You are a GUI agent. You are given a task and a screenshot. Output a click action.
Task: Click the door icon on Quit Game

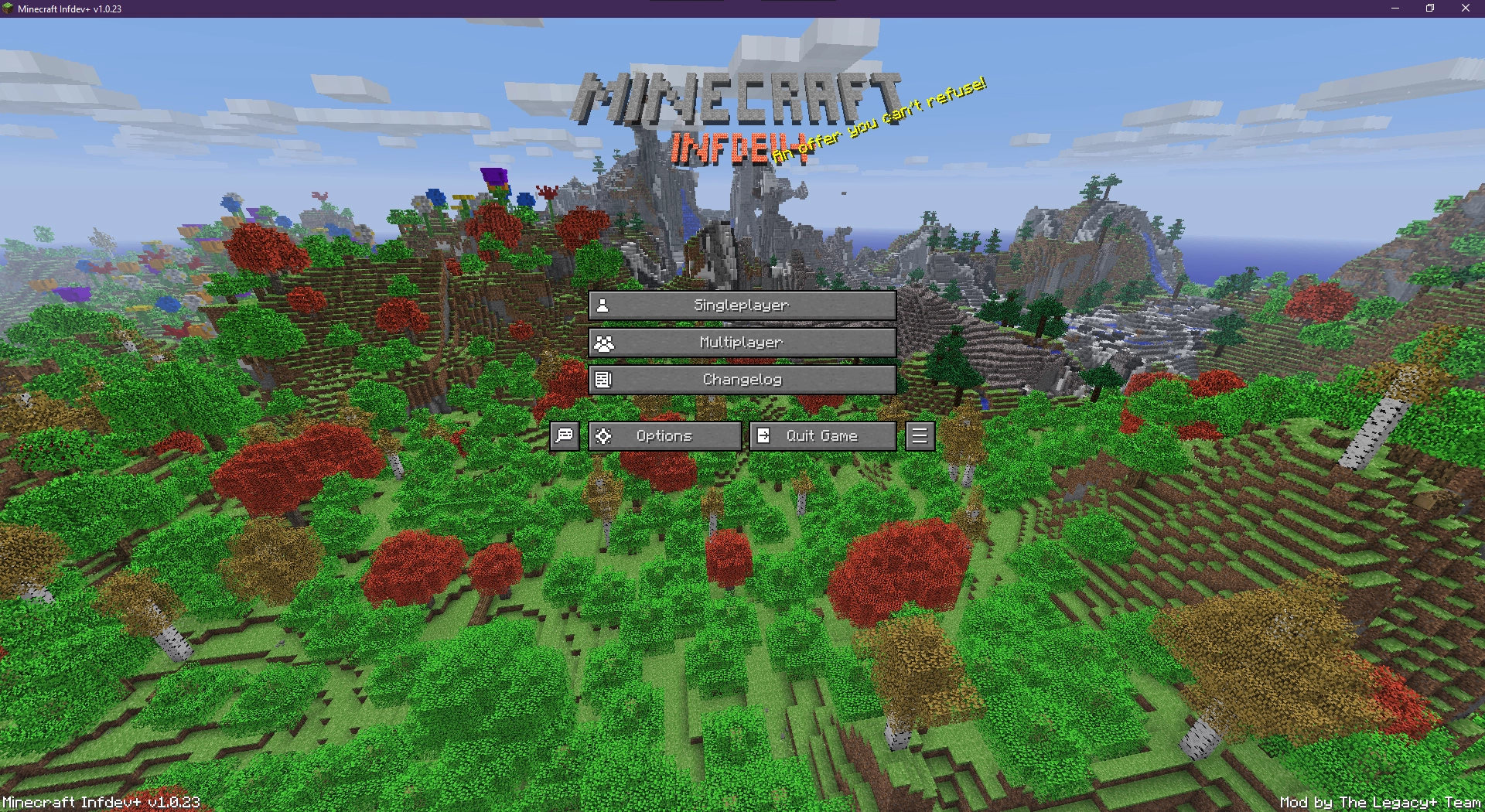764,435
